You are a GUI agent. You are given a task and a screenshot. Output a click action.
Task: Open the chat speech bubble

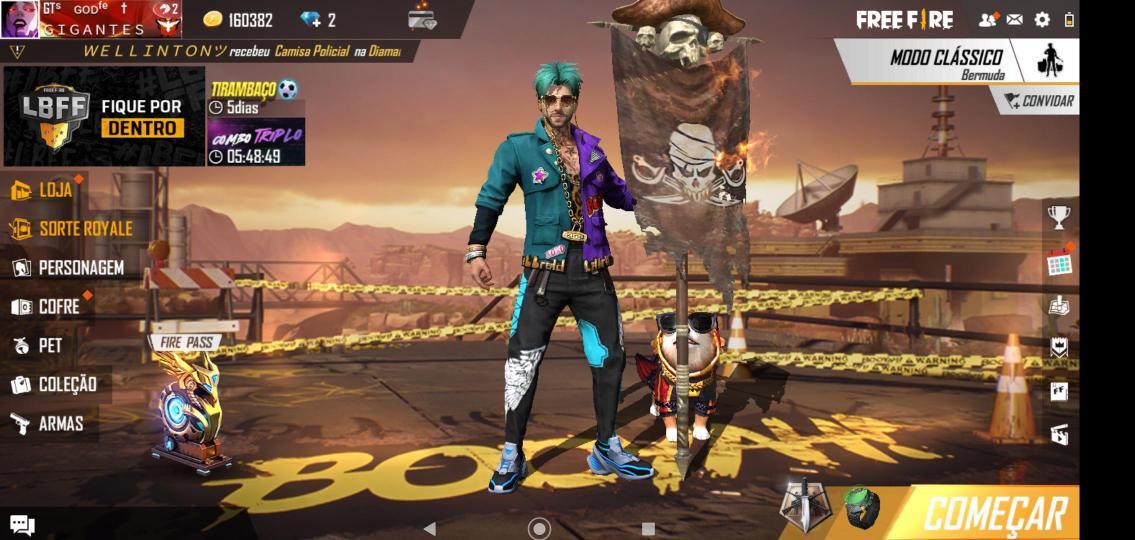(22, 524)
